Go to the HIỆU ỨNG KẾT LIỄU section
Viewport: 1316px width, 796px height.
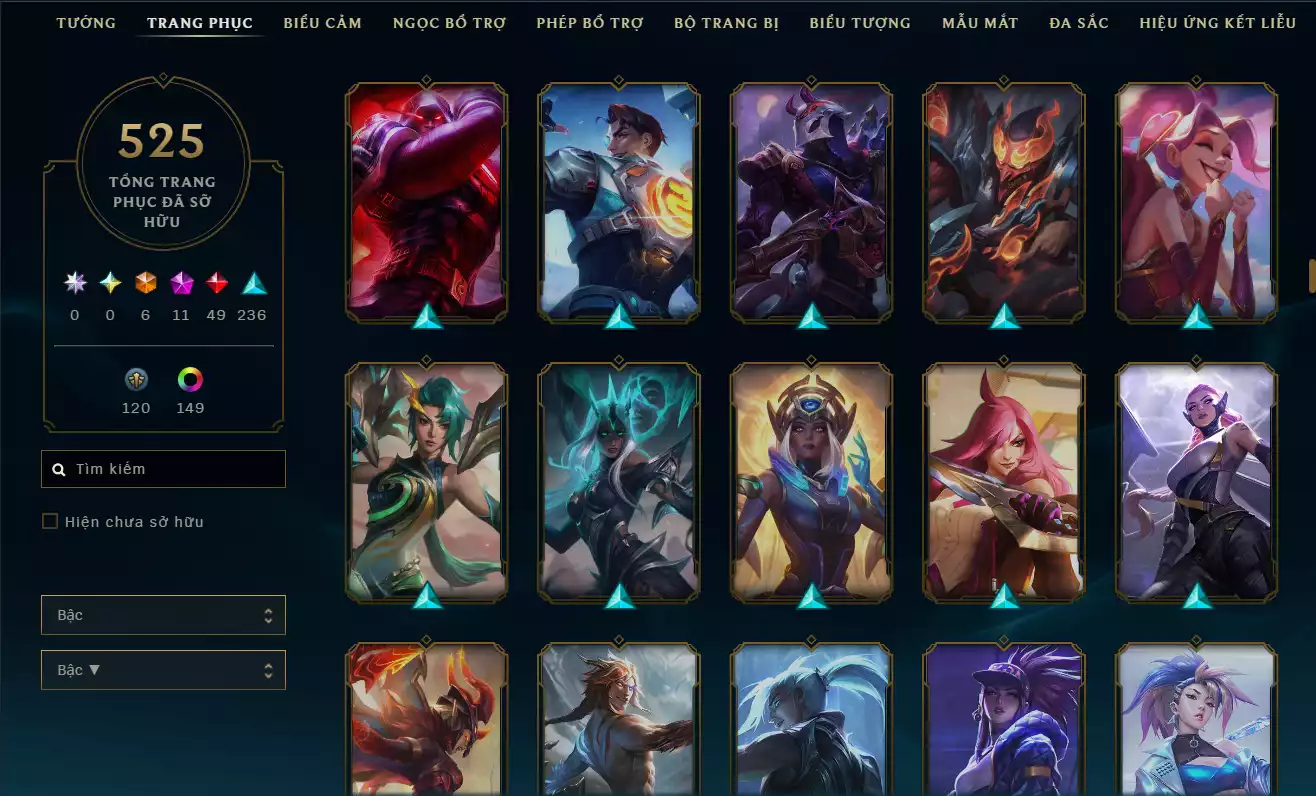[1218, 22]
